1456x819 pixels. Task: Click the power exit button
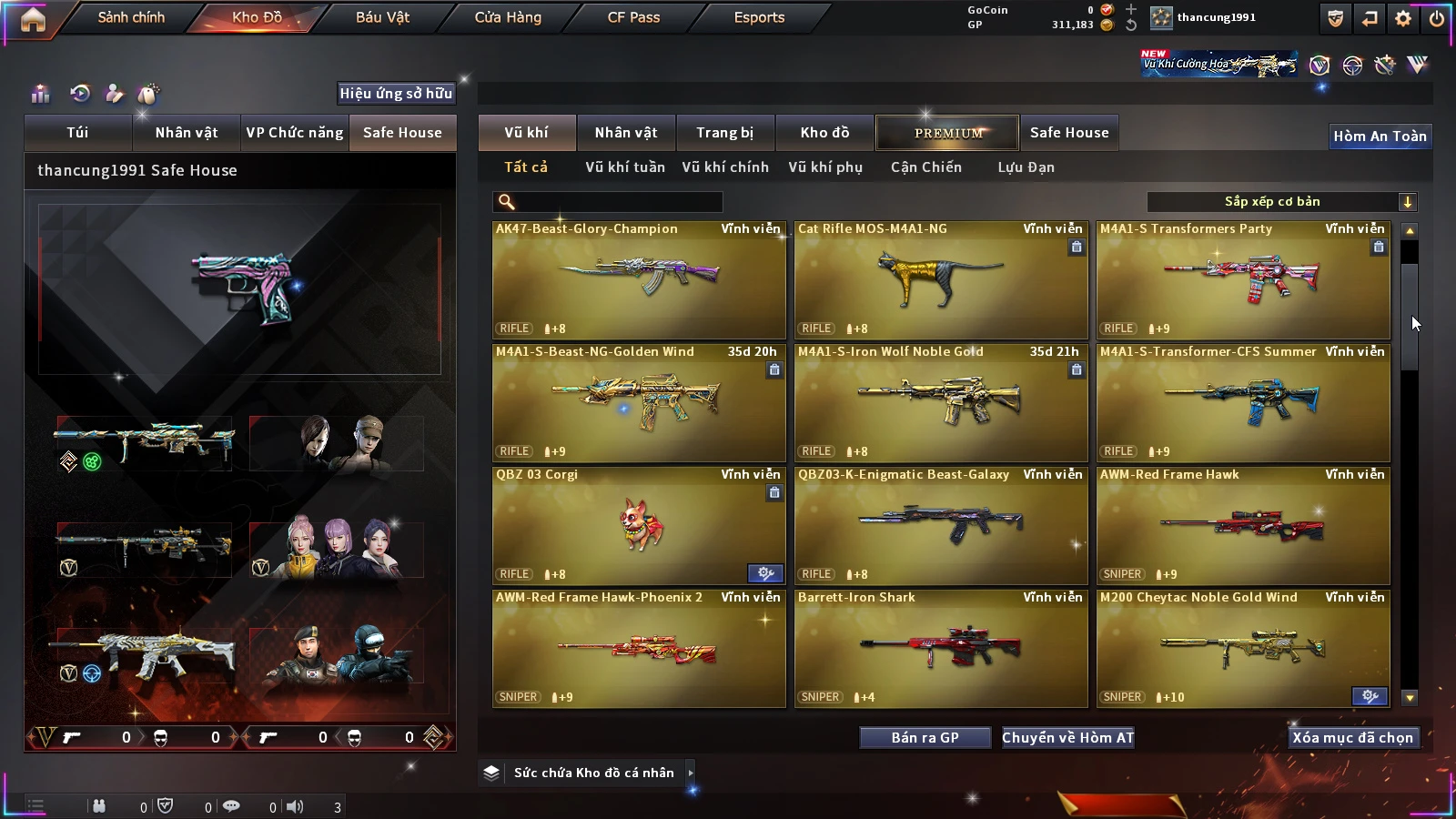coord(1437,18)
